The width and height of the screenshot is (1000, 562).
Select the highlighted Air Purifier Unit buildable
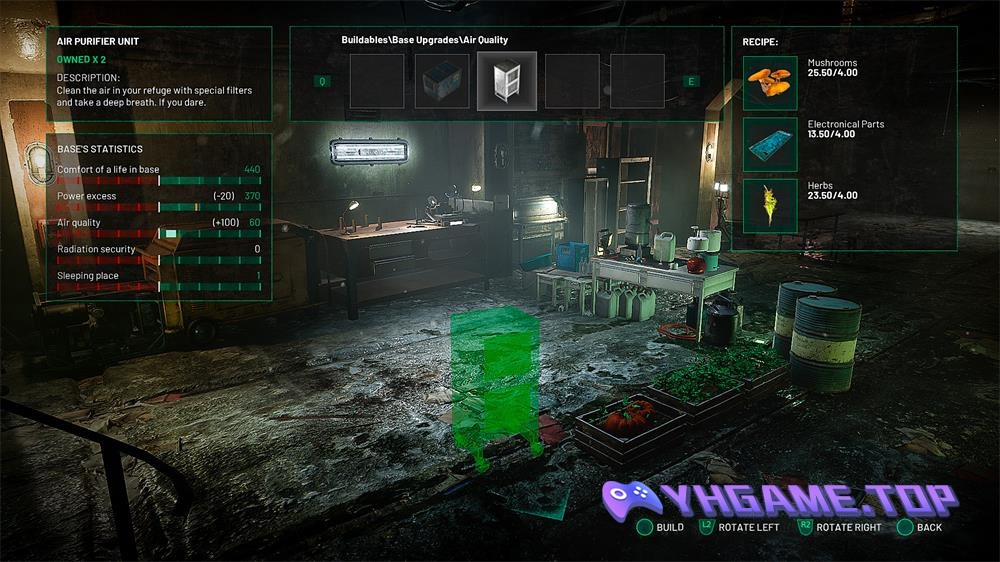[x=506, y=81]
